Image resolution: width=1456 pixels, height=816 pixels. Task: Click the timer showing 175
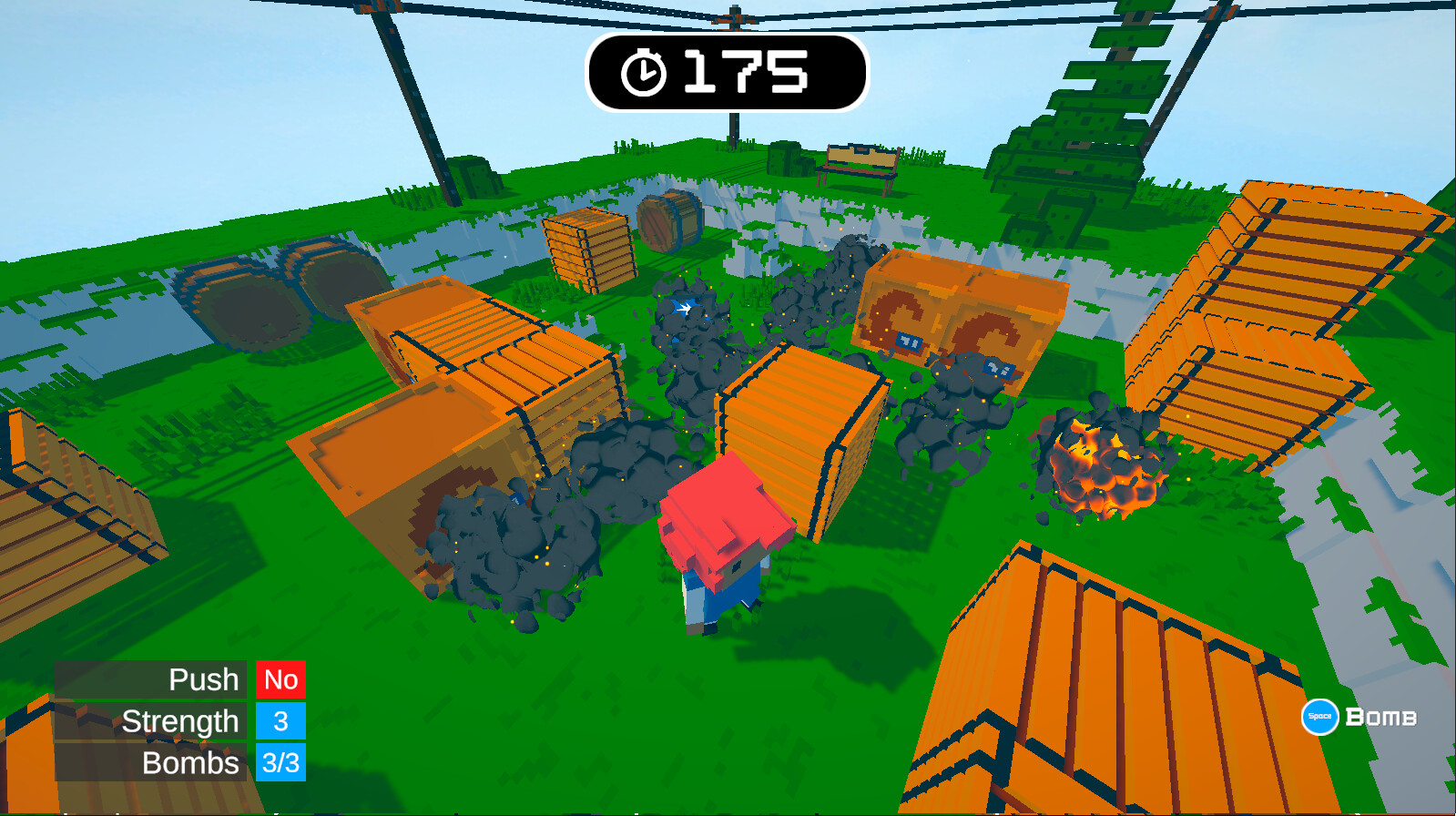pos(745,73)
